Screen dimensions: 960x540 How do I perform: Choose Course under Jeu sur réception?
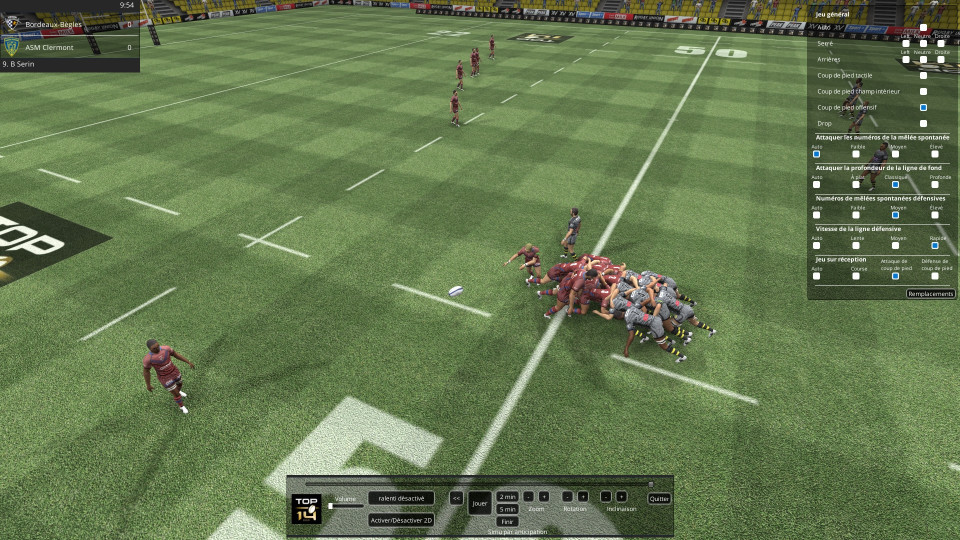point(856,276)
